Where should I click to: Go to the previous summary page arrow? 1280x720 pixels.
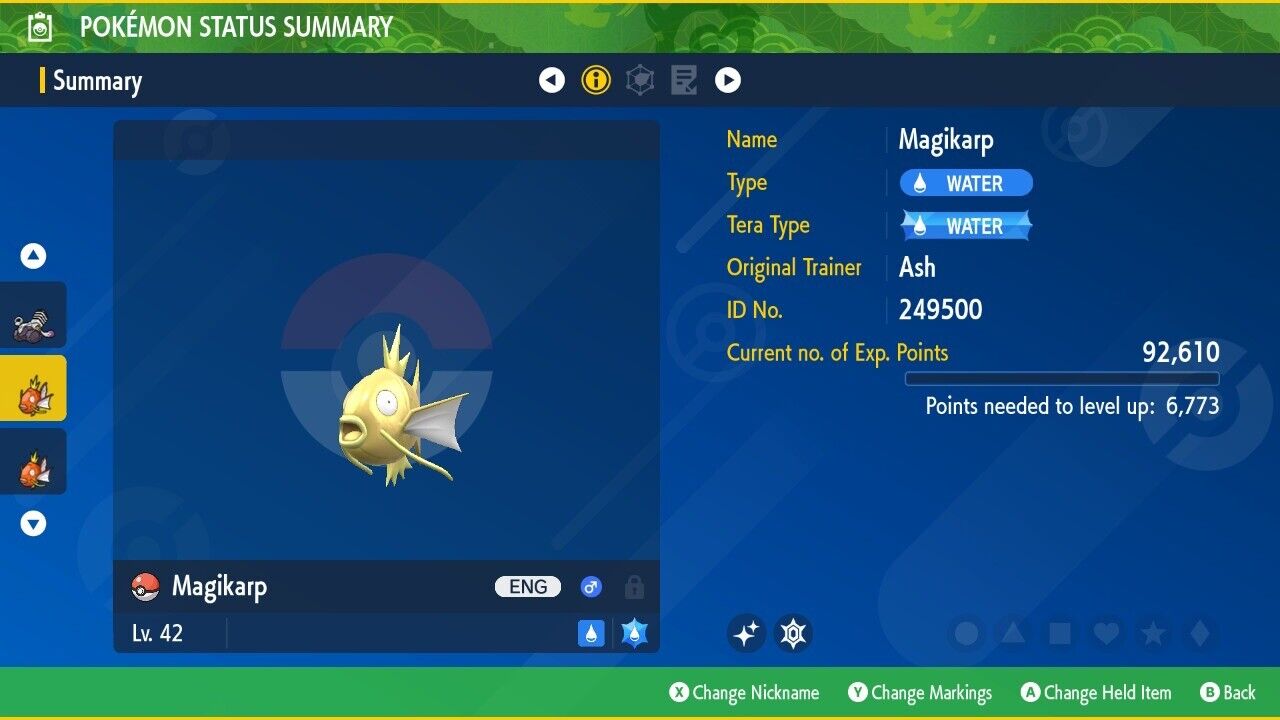552,80
